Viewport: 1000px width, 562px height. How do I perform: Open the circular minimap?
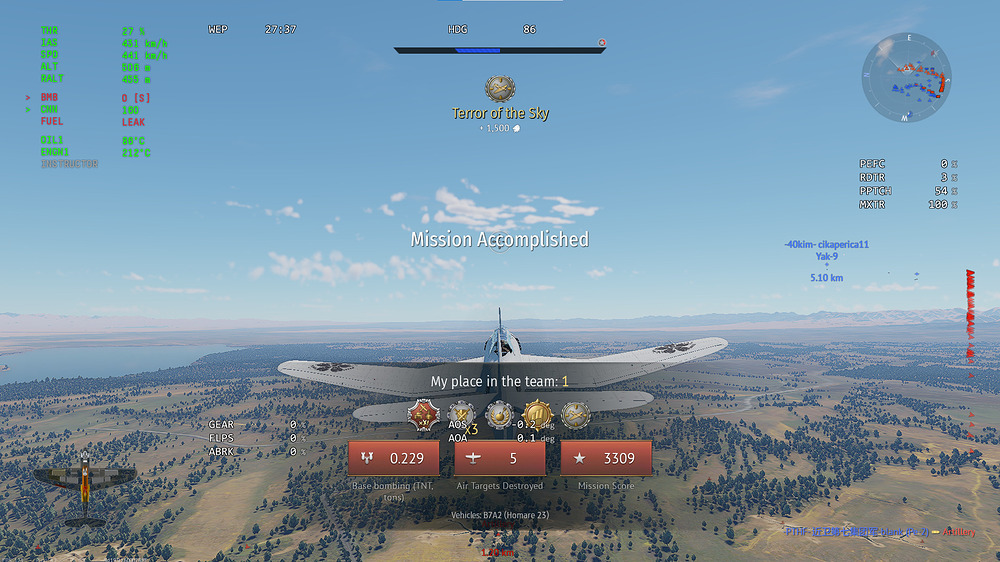tap(906, 78)
